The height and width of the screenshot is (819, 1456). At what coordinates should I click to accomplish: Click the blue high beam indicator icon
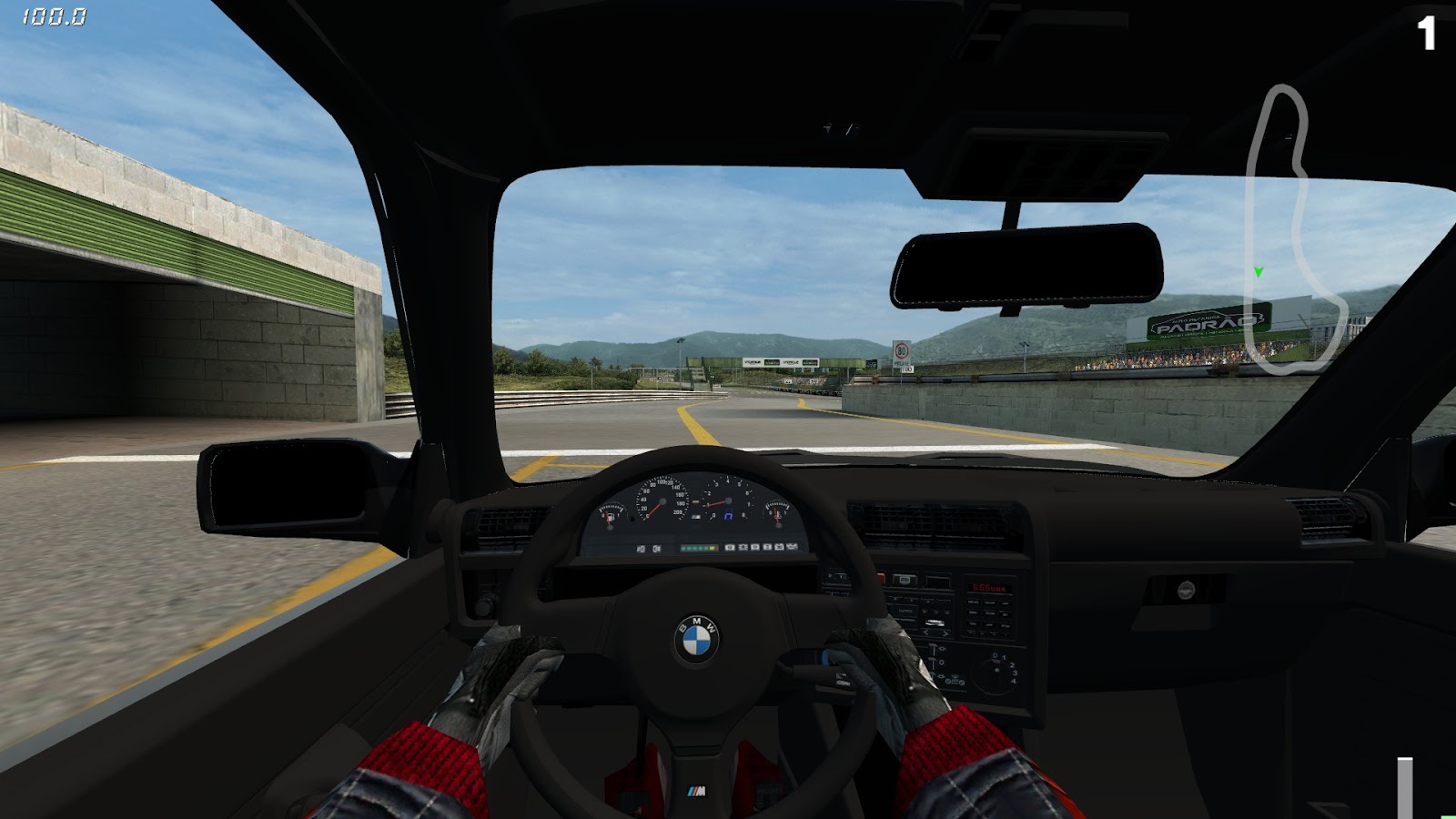[729, 516]
